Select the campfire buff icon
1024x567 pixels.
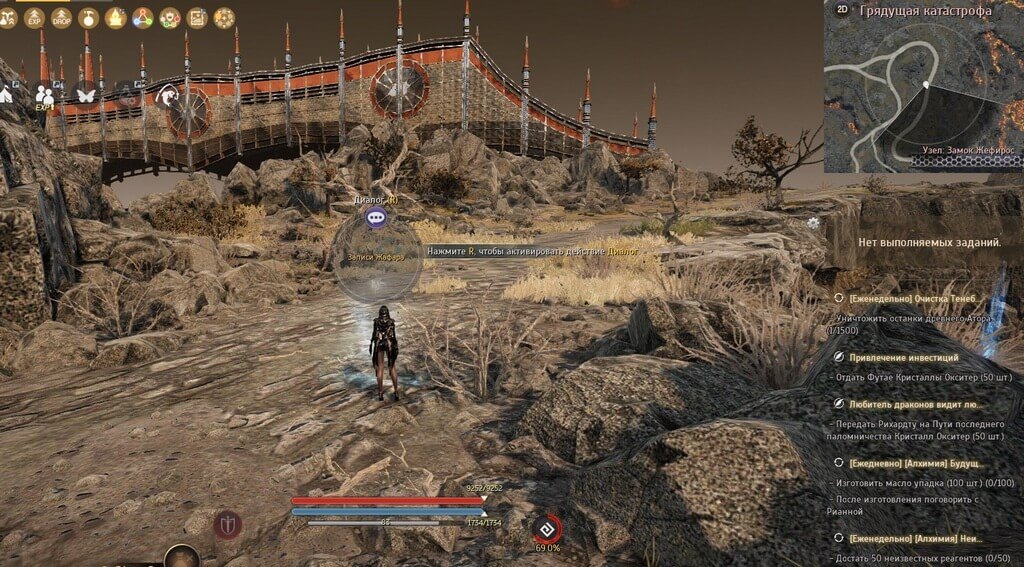click(x=116, y=18)
